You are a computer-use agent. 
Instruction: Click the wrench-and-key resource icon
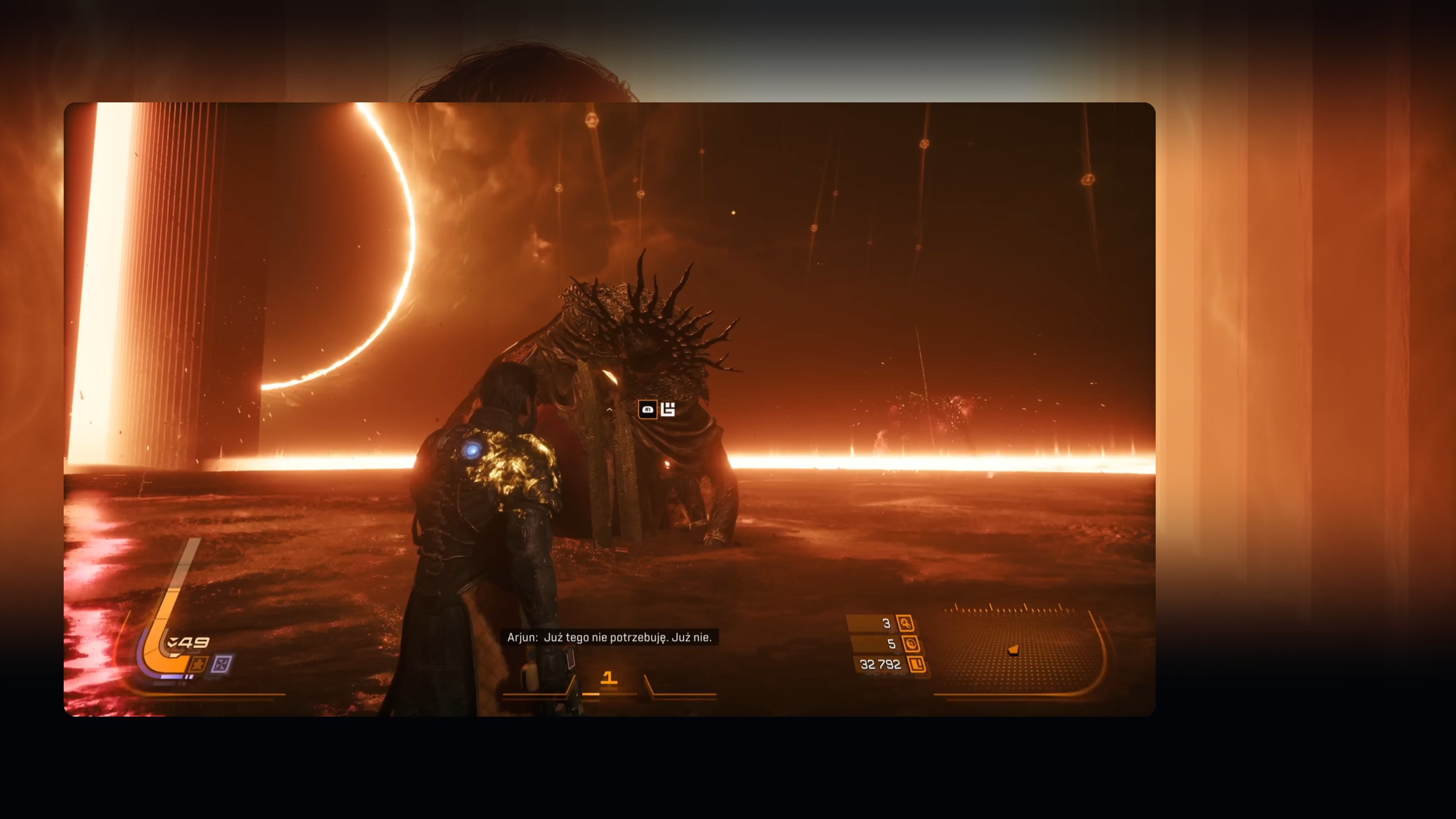coord(905,623)
